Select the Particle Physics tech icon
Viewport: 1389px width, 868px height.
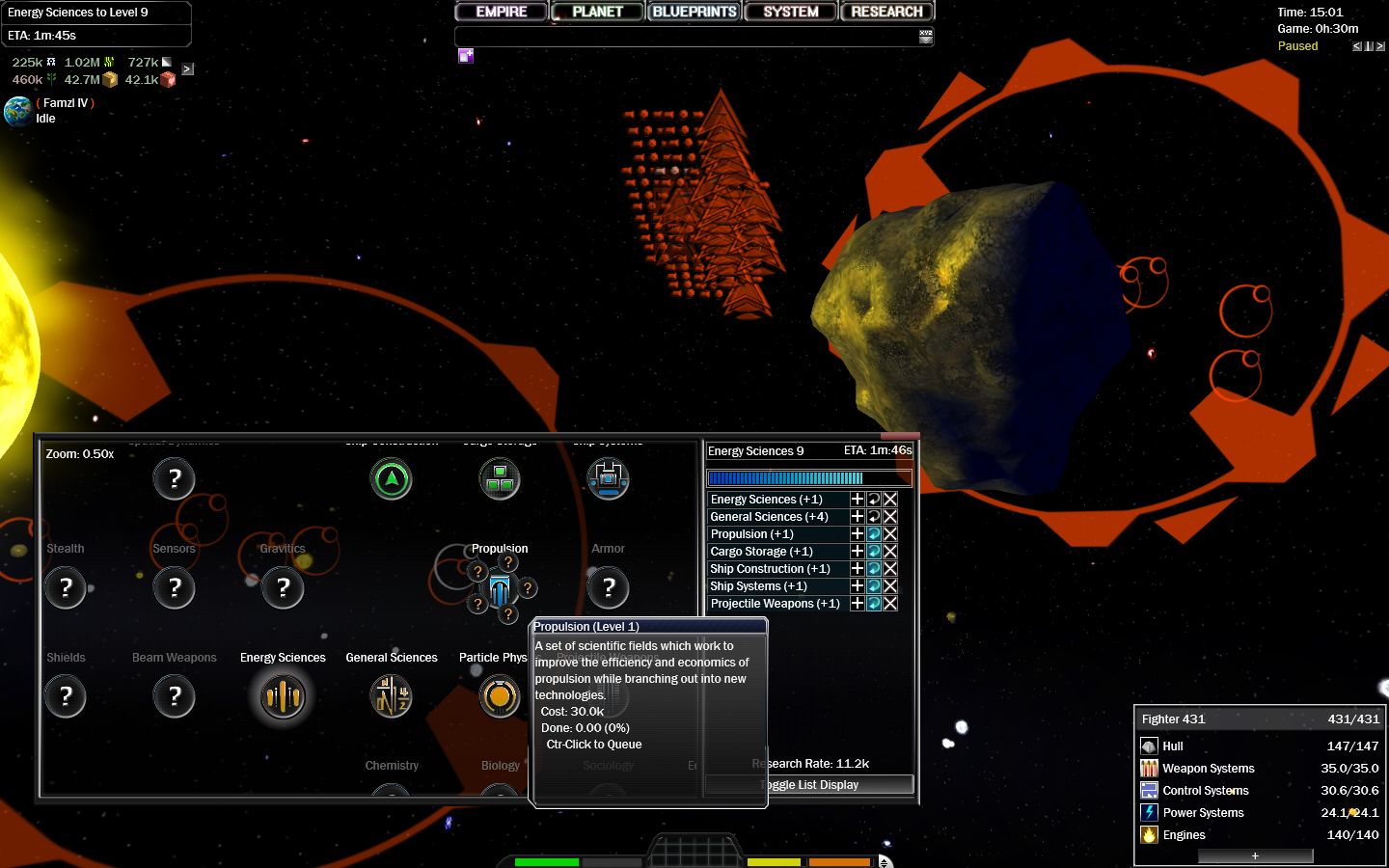pyautogui.click(x=500, y=695)
